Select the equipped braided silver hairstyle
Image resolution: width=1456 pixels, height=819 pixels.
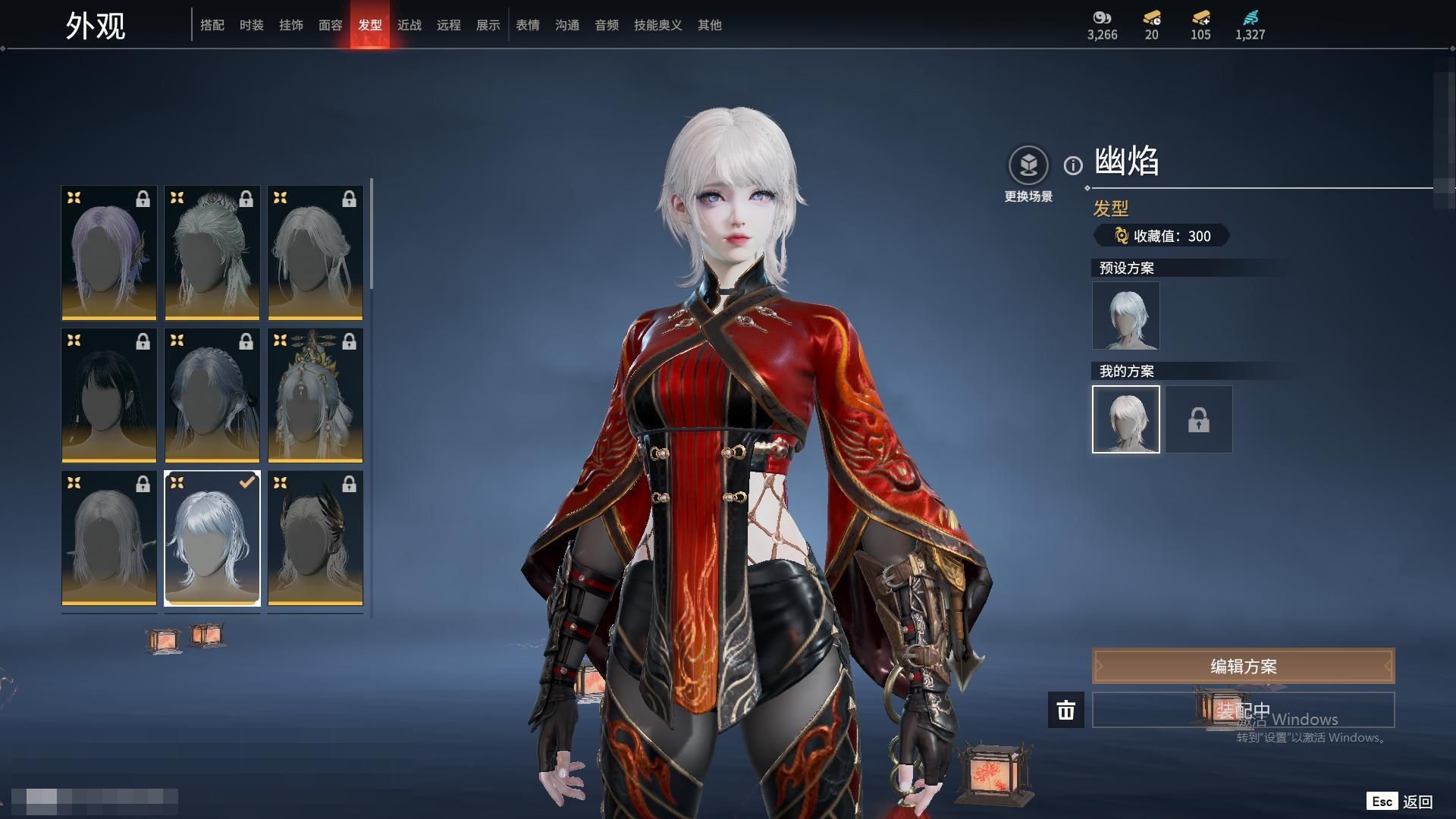pos(212,538)
